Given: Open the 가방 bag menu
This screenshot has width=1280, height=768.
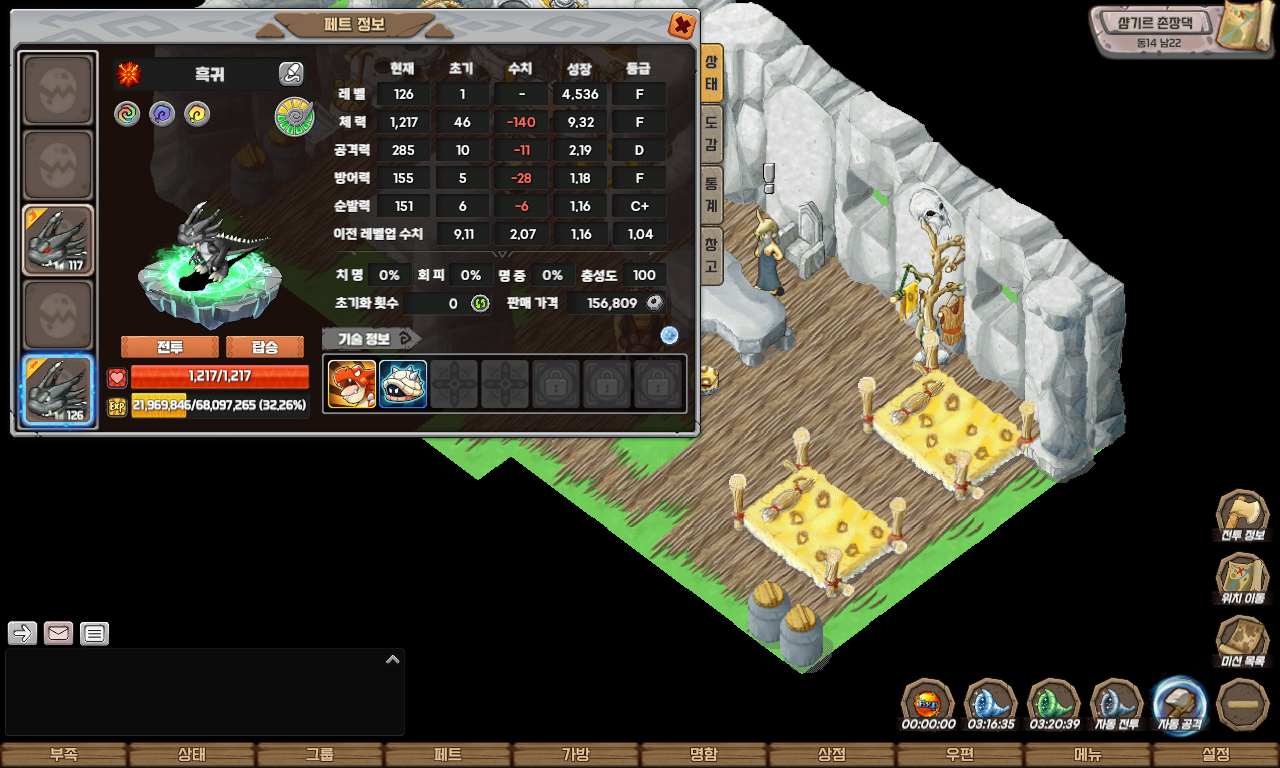Looking at the screenshot, I should pyautogui.click(x=576, y=755).
